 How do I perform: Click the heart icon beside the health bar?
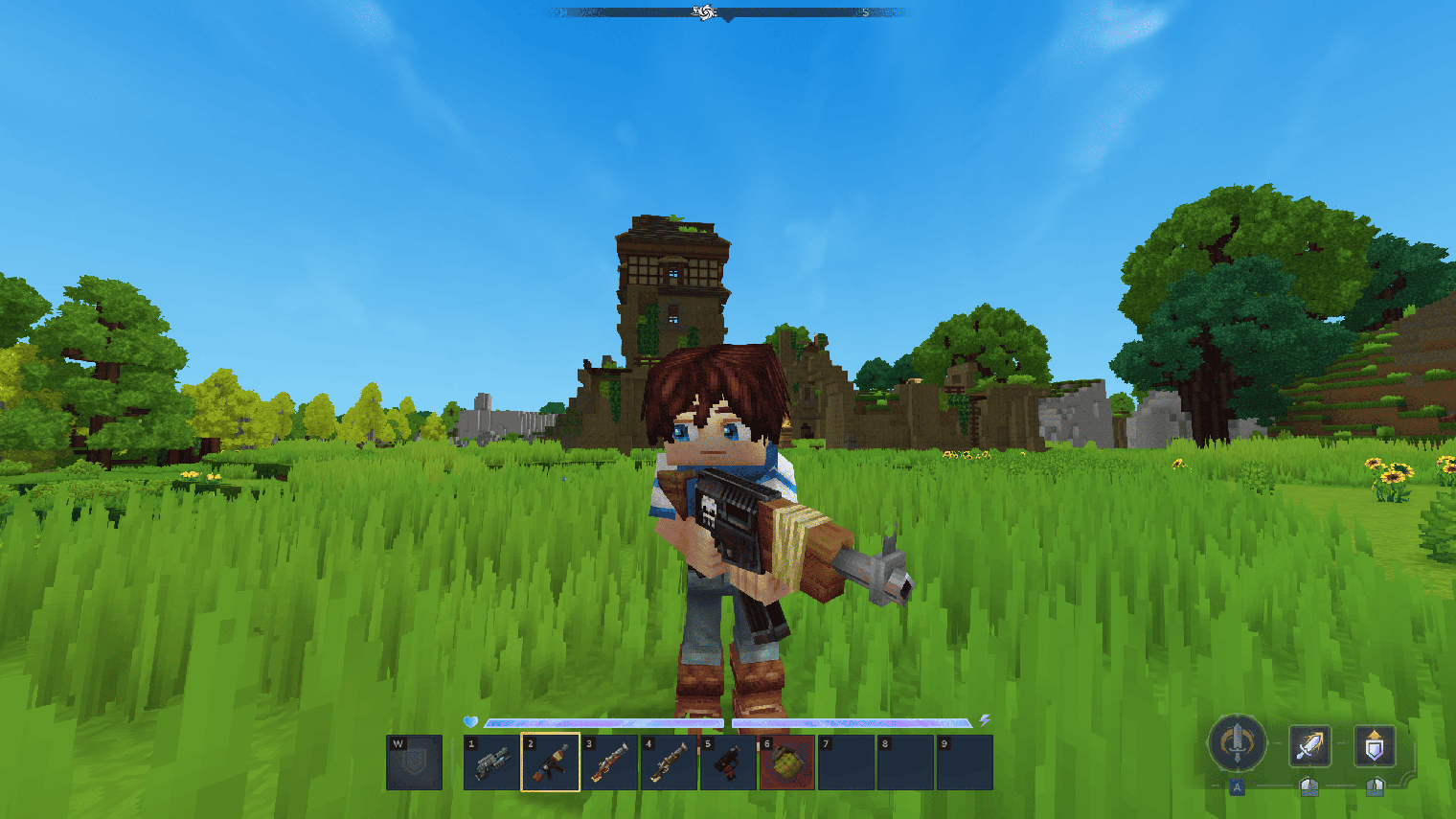click(x=470, y=721)
